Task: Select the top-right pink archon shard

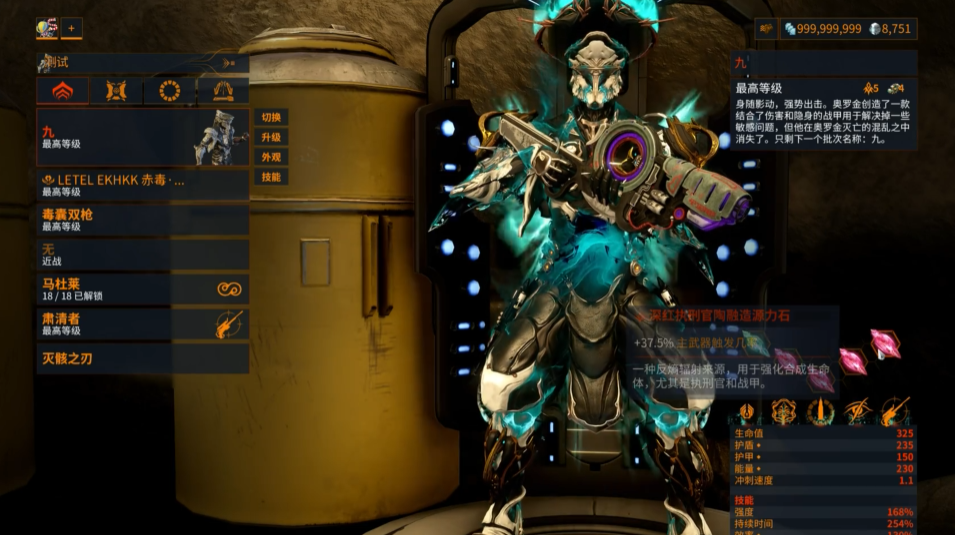Action: (885, 342)
